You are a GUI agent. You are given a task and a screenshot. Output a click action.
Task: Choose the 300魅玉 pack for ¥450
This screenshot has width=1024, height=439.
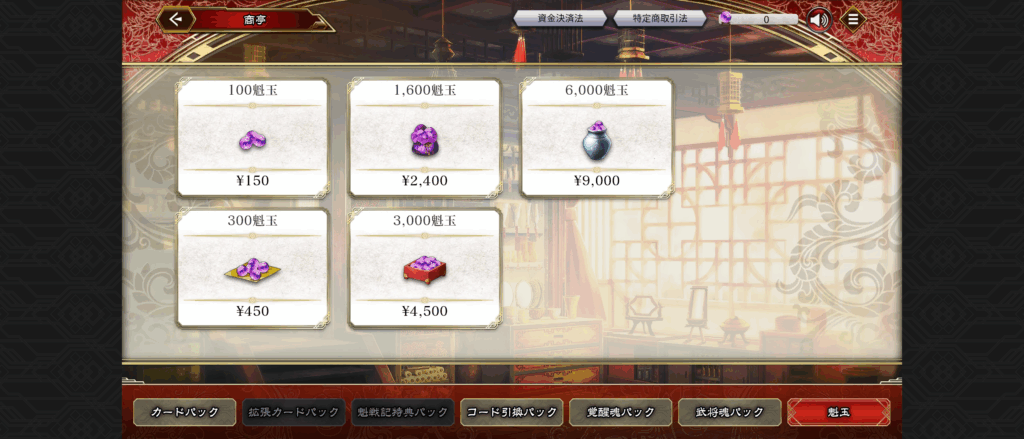pos(252,268)
